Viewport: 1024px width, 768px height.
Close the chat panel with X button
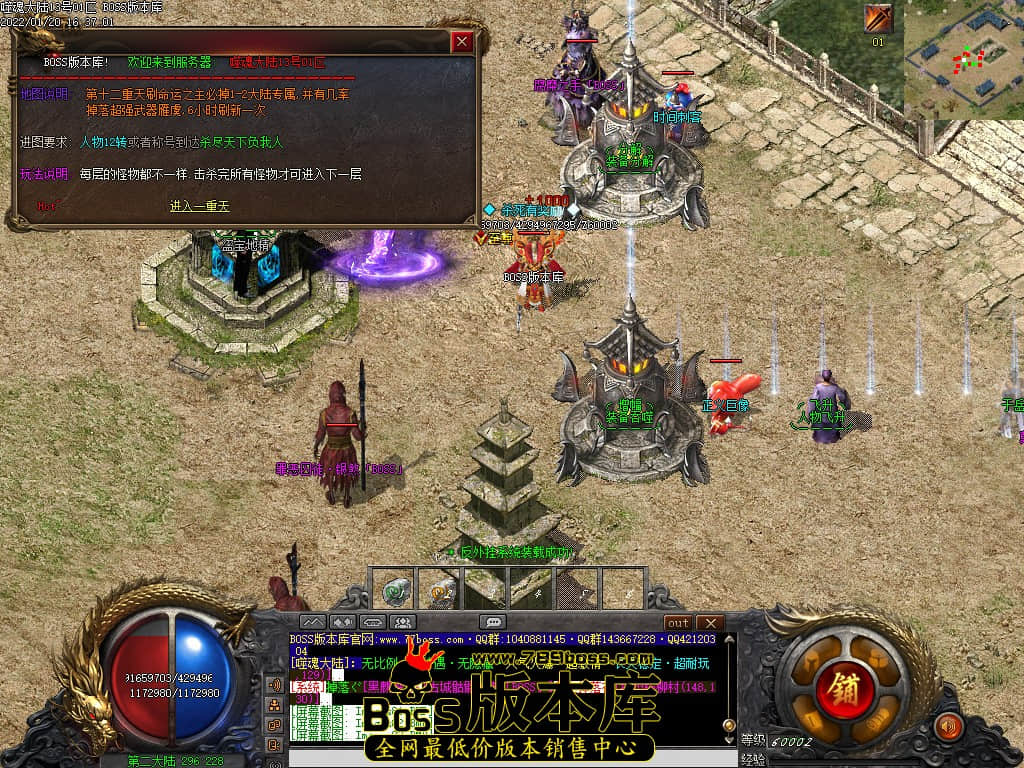tap(709, 623)
